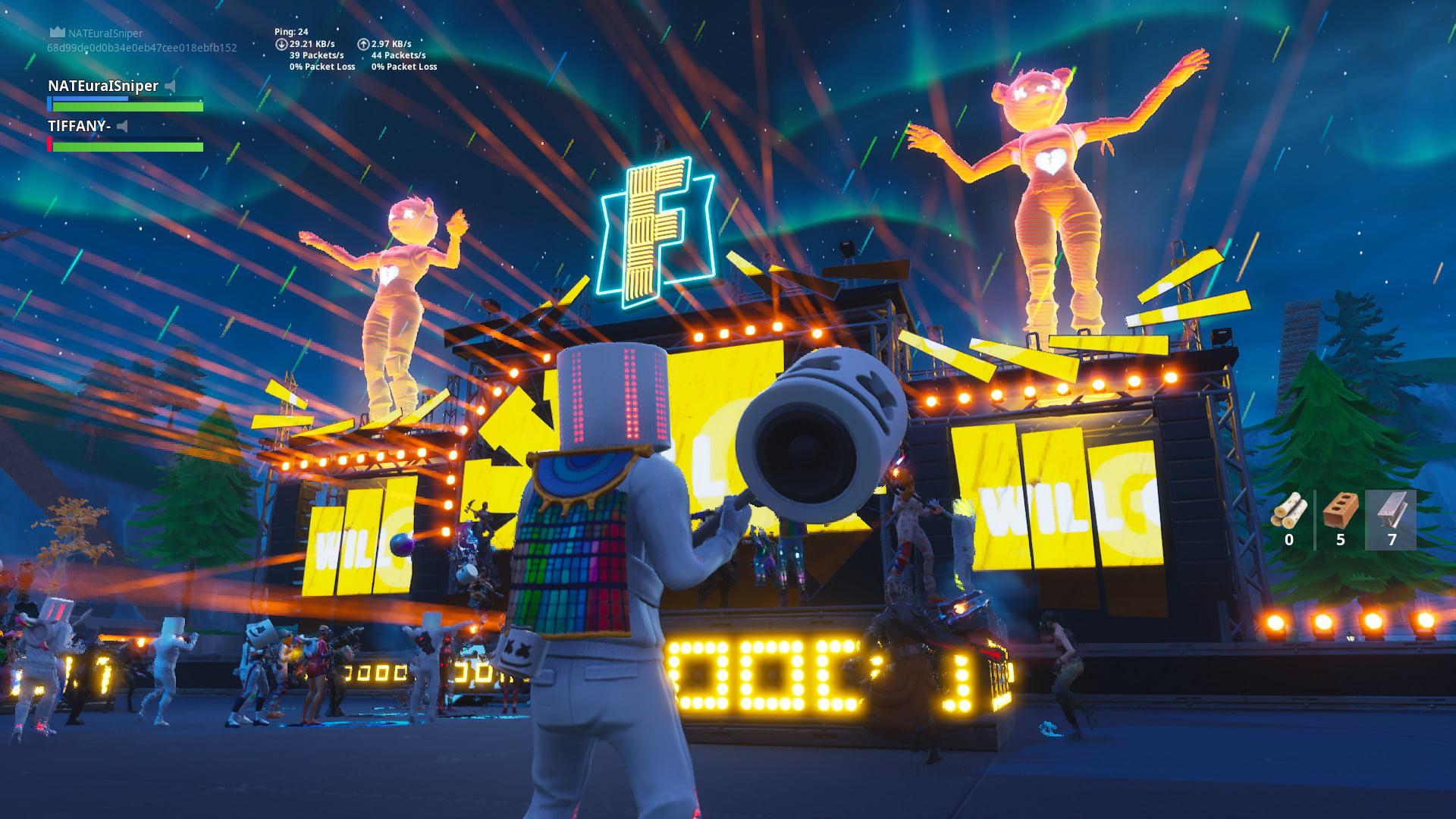The height and width of the screenshot is (819, 1456).
Task: Click the neon F logo above the stage
Action: coord(657,227)
